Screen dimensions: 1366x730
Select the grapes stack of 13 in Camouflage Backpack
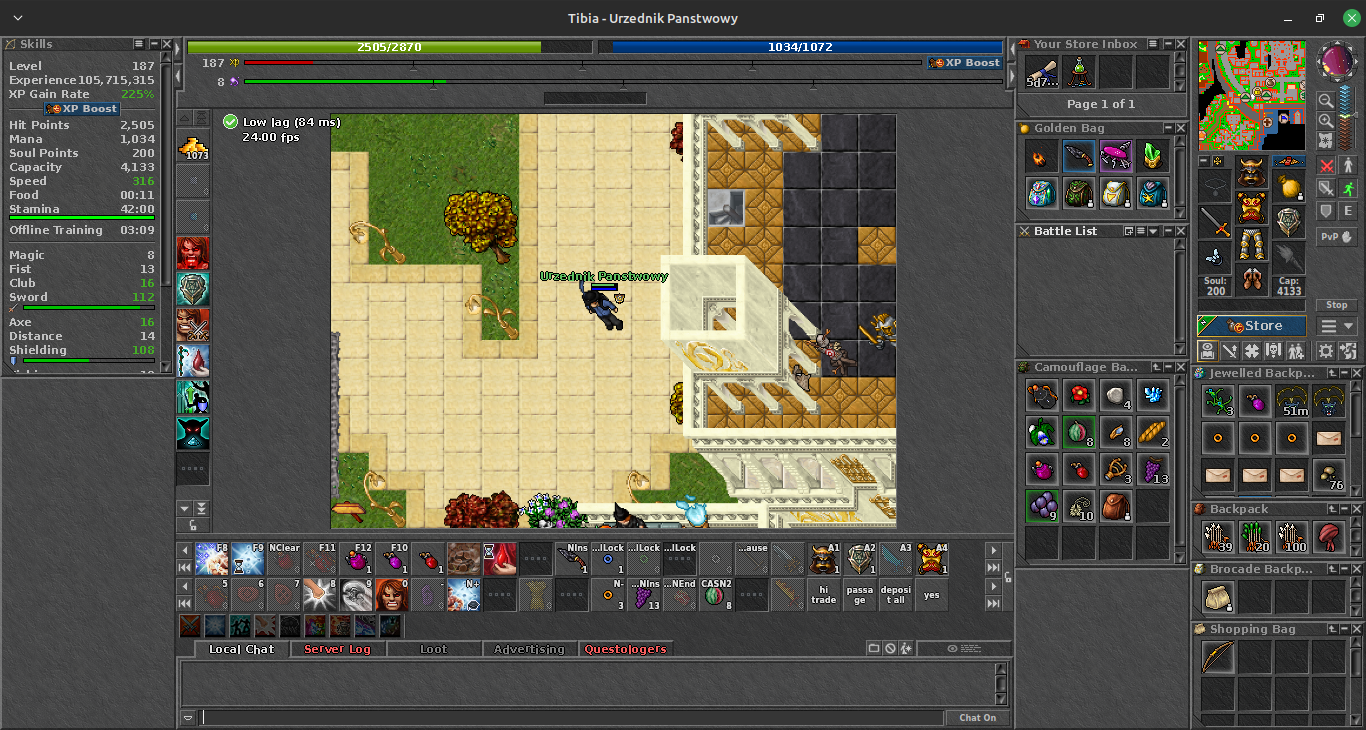pyautogui.click(x=1152, y=469)
